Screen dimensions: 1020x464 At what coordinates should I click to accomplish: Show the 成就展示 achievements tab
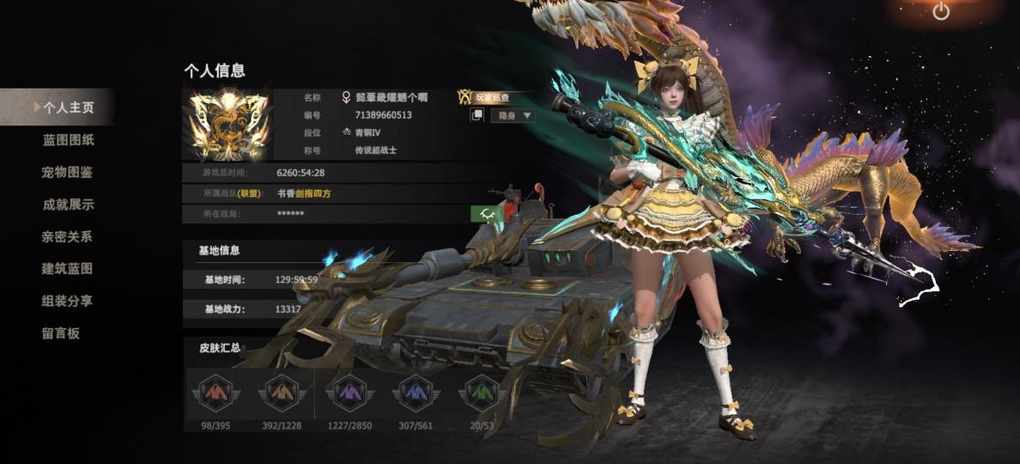68,204
